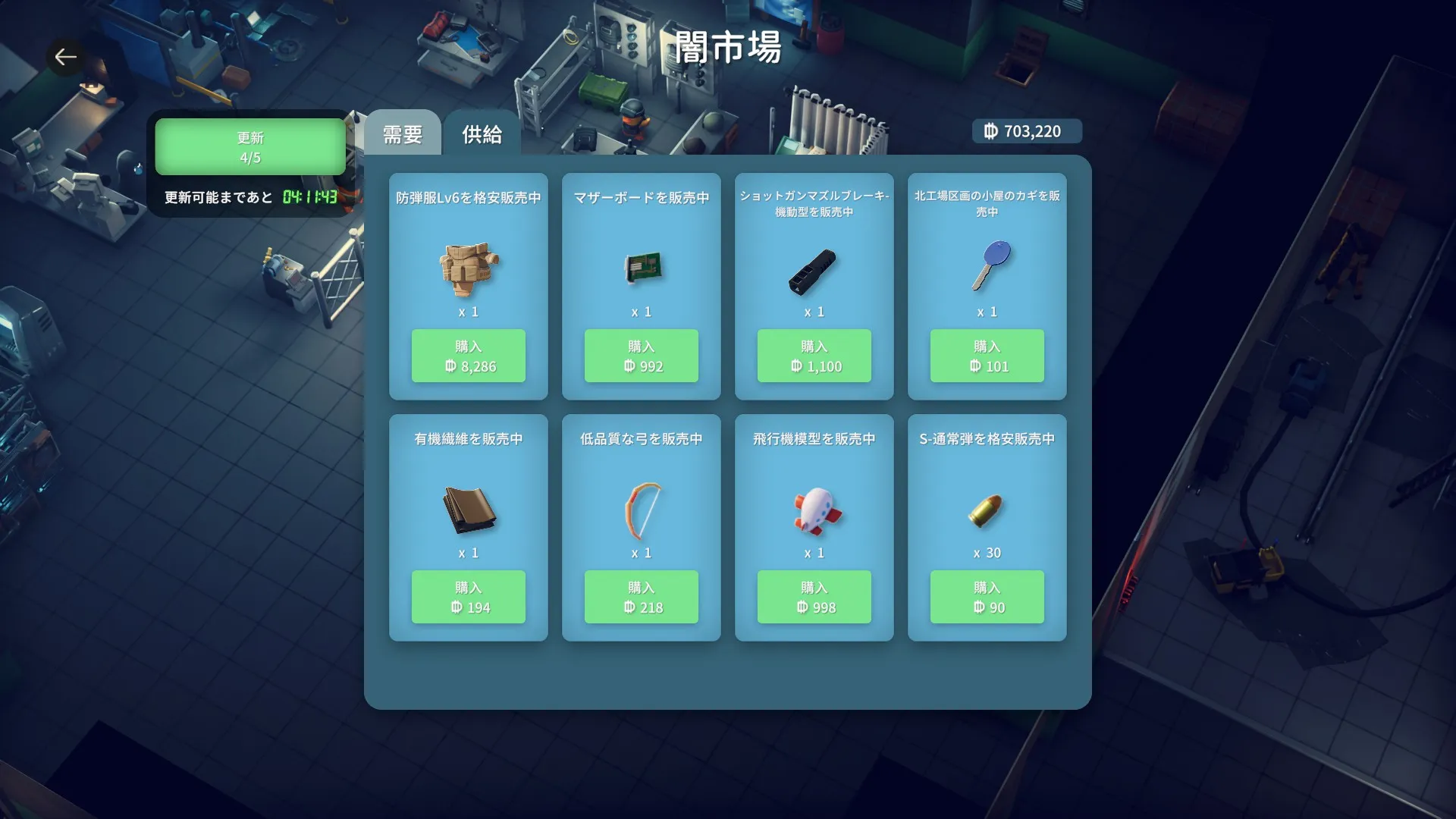Image resolution: width=1456 pixels, height=819 pixels.
Task: Buy the organic fiber for 194
Action: tap(469, 597)
